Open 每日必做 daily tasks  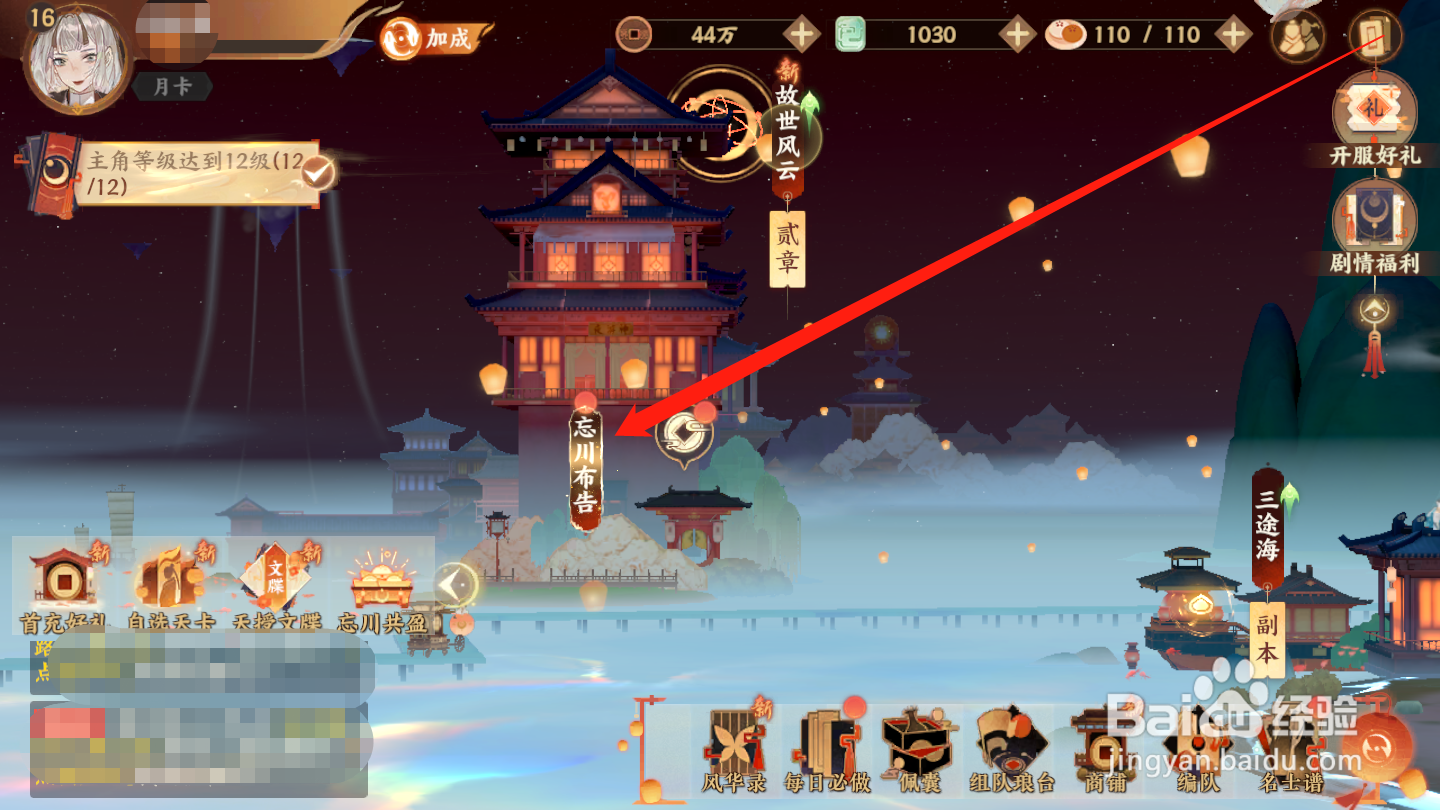point(825,752)
